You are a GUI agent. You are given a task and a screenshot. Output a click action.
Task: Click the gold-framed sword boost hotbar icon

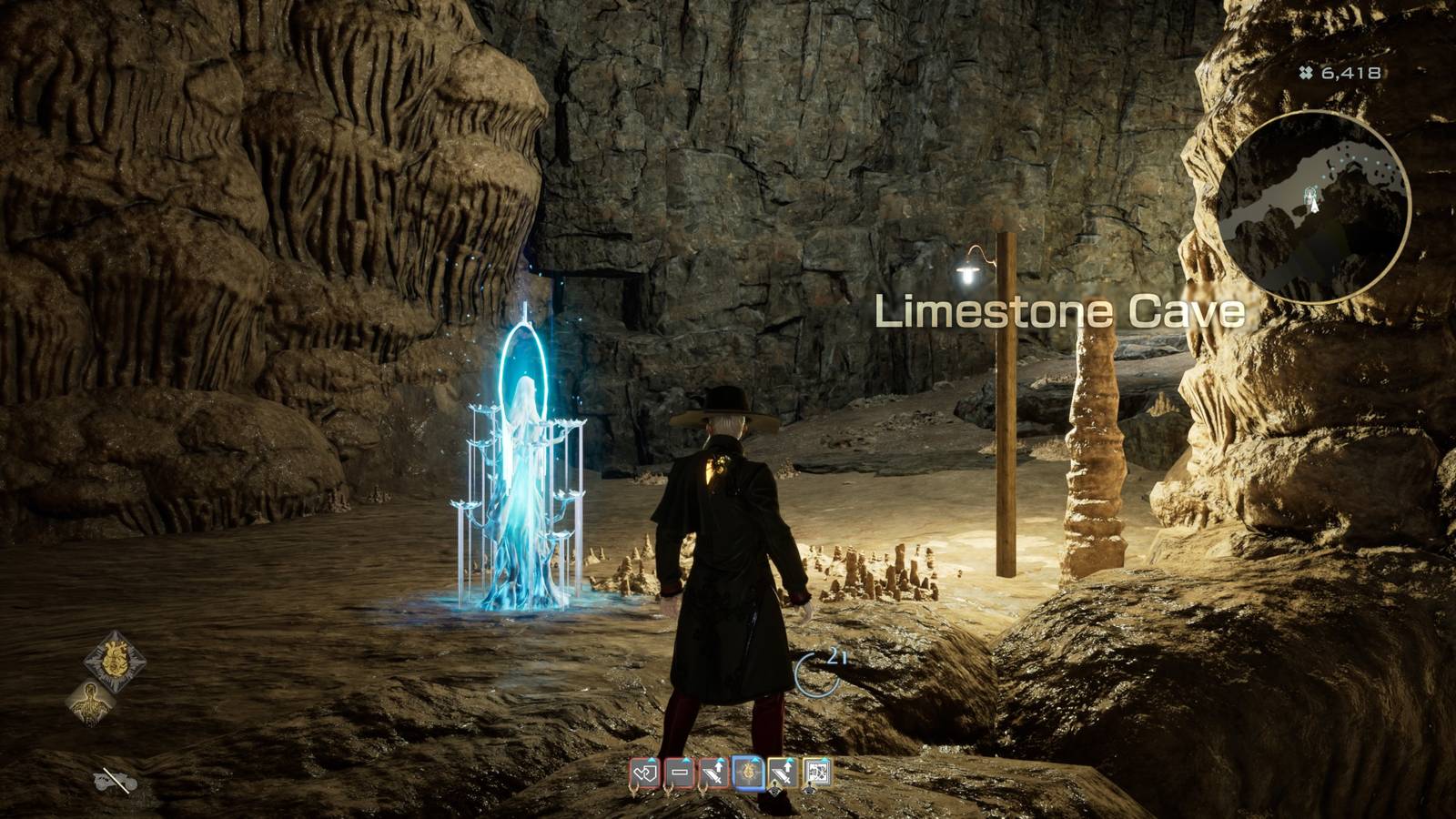coord(783,772)
